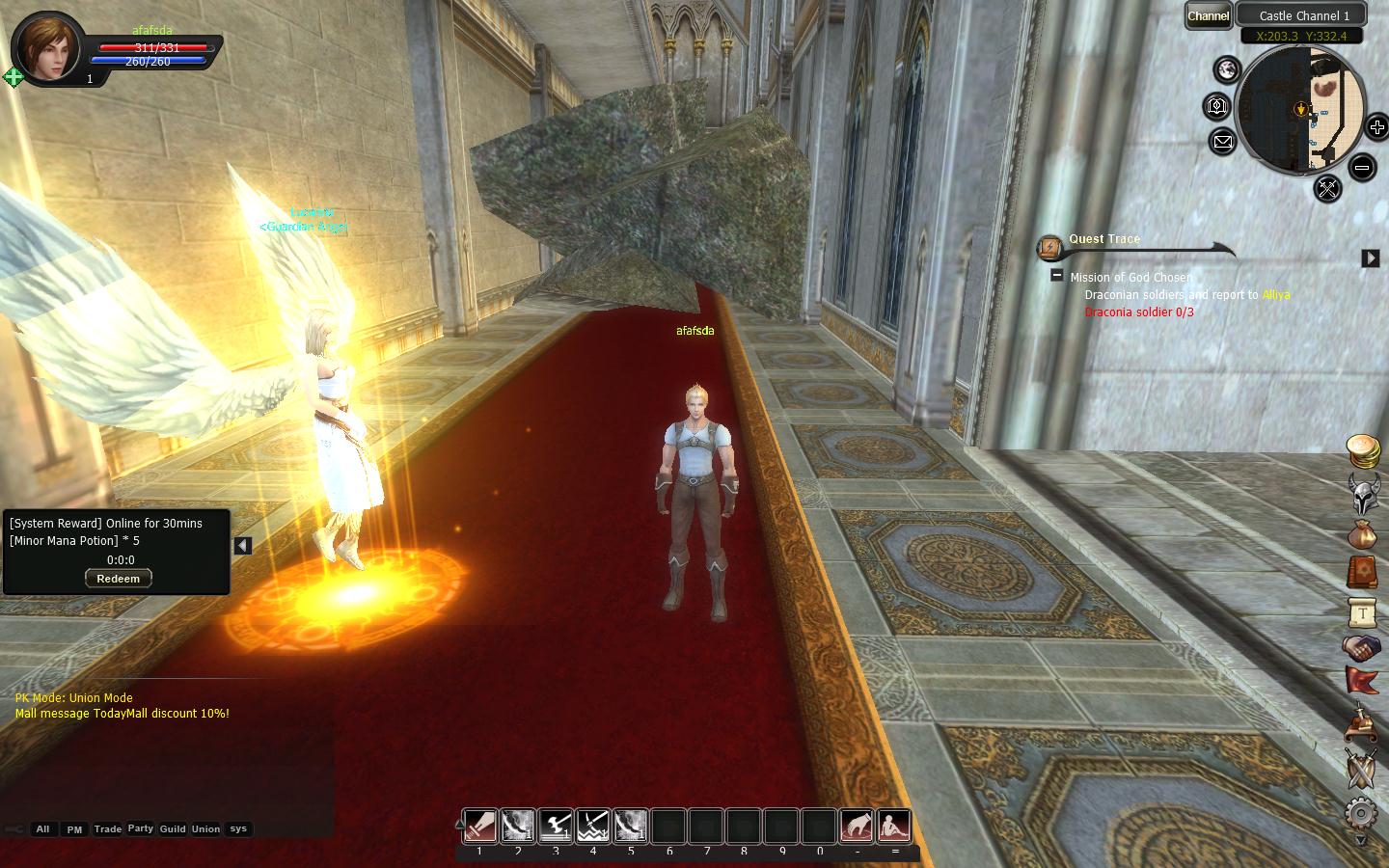Open the settings gear icon
This screenshot has height=868, width=1389.
click(x=1361, y=813)
